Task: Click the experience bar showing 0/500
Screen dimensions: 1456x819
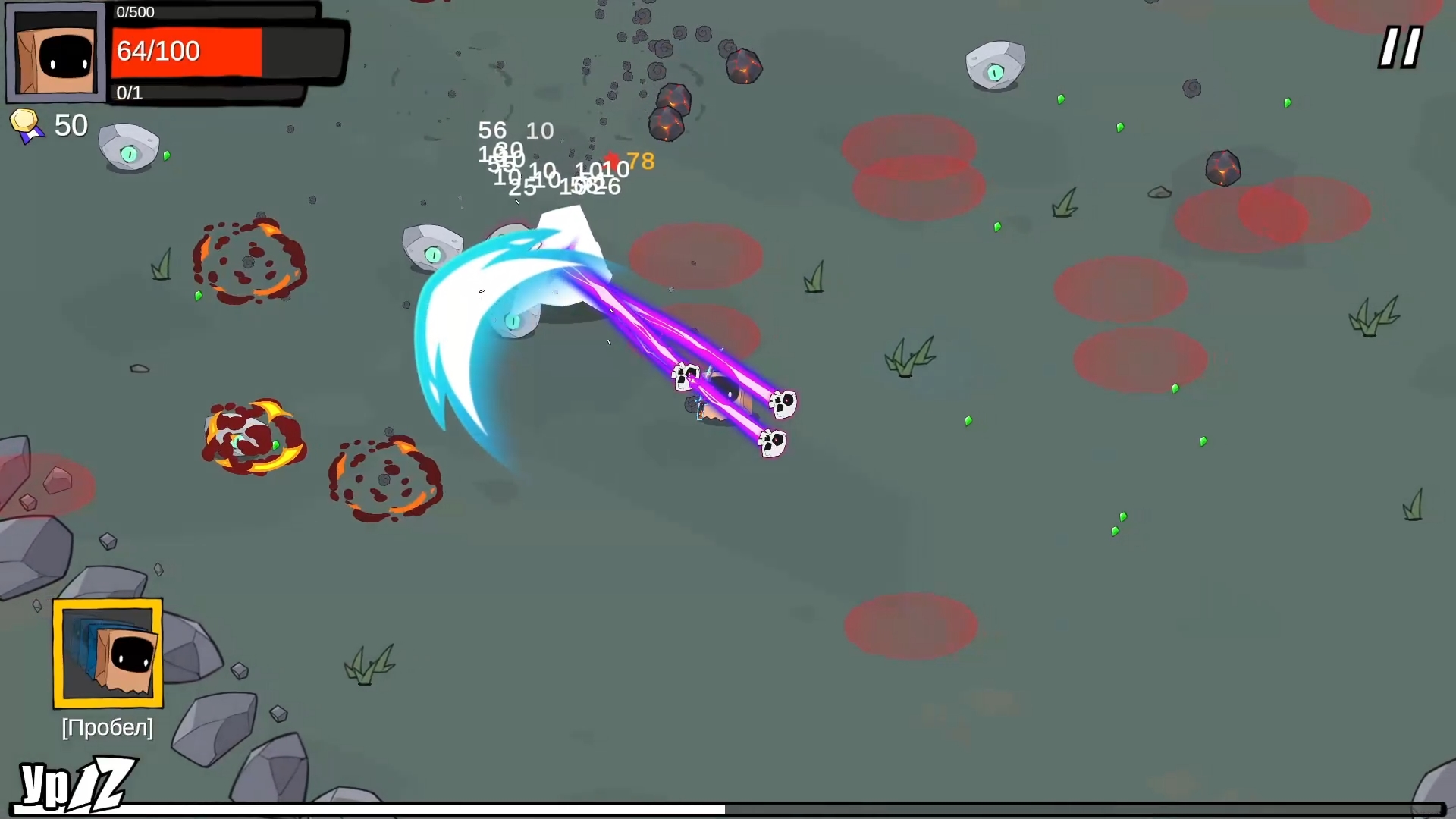Action: tap(212, 12)
